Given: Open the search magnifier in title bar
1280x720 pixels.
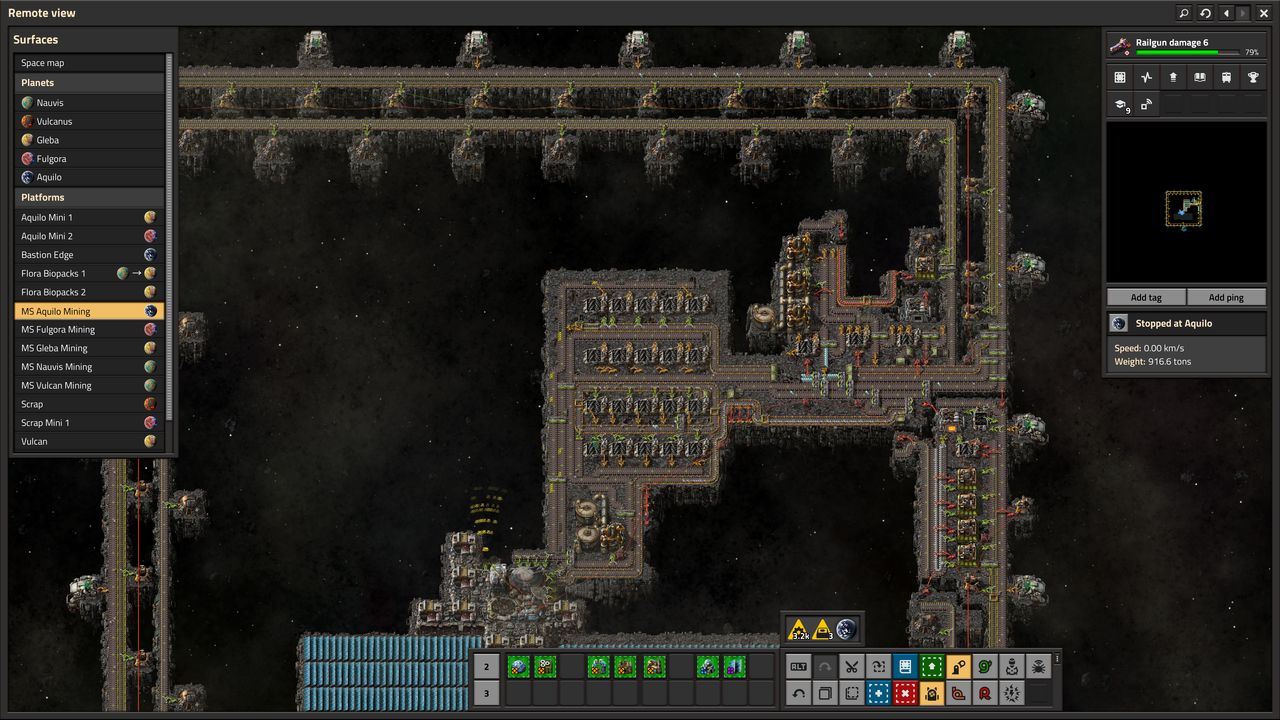Looking at the screenshot, I should 1184,13.
